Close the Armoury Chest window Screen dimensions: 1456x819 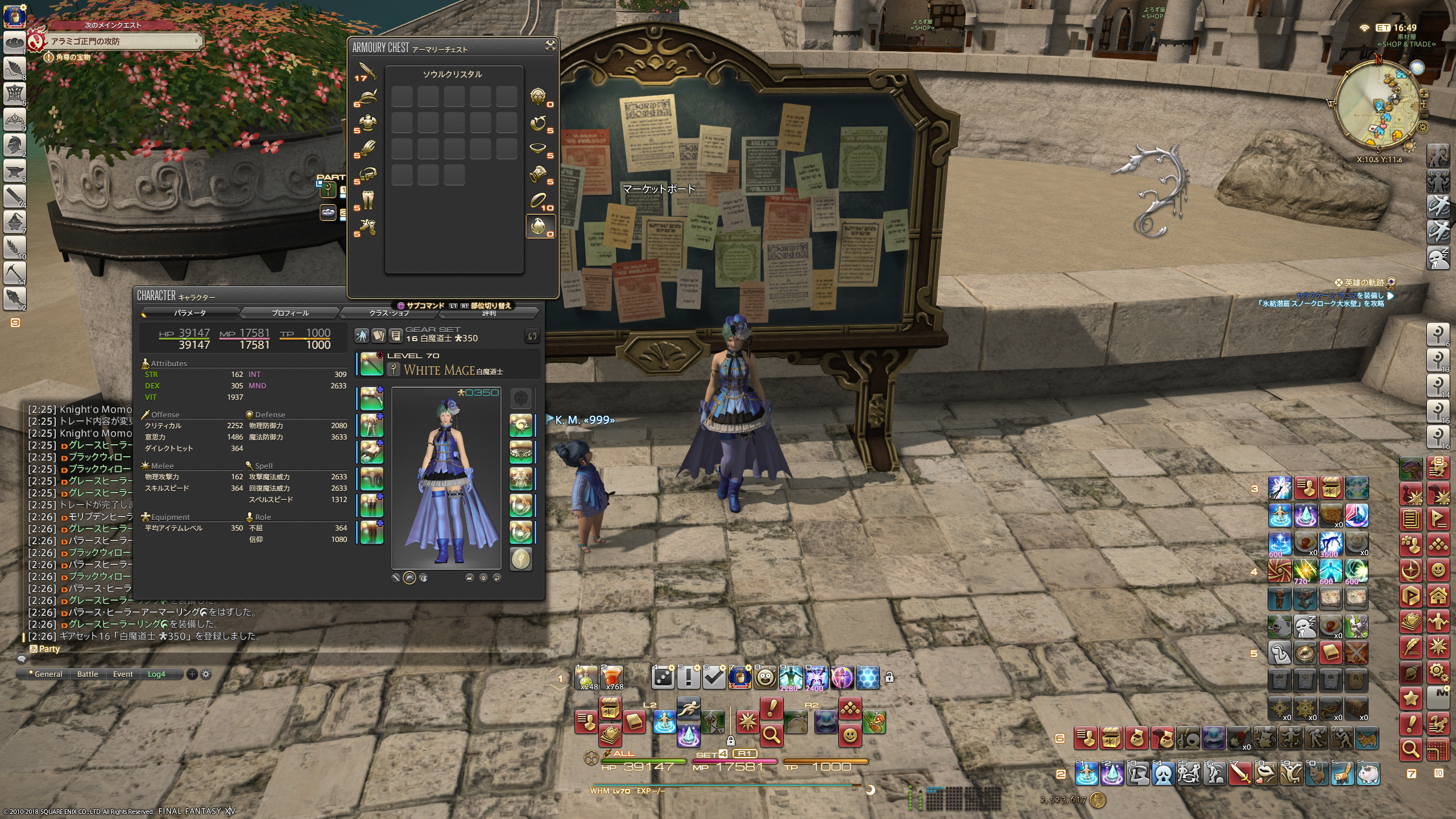click(550, 46)
